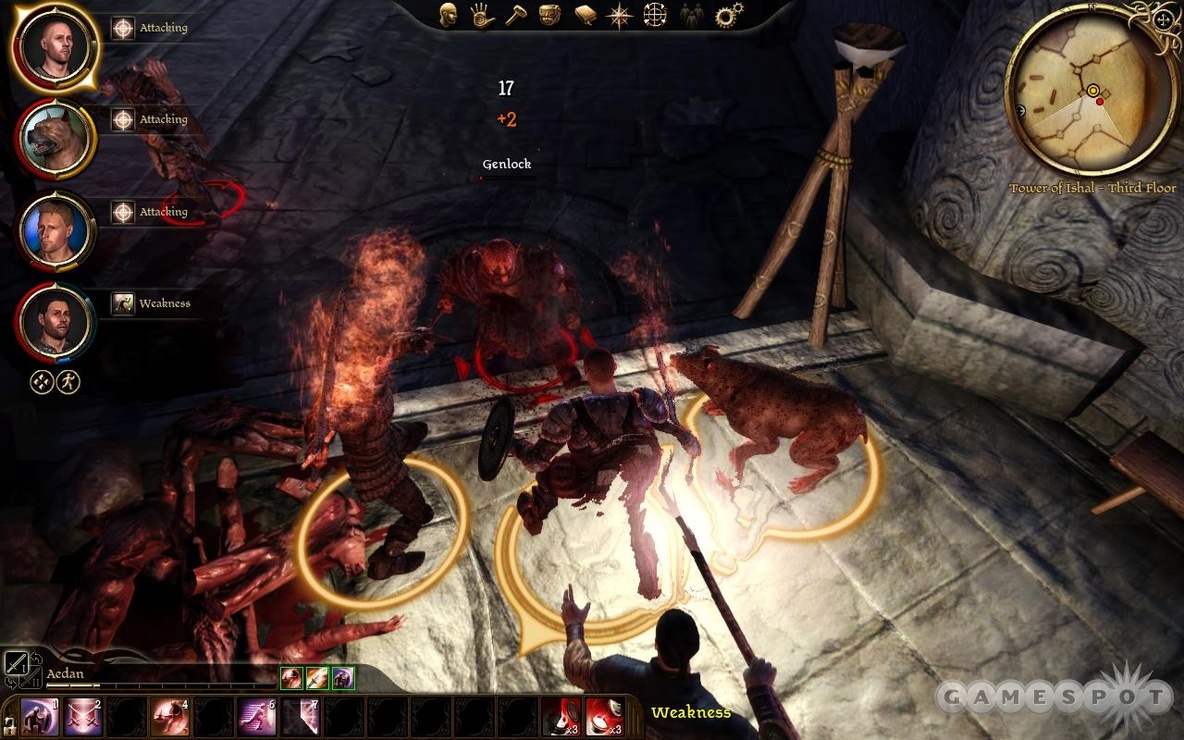Open the journal book icon

[585, 15]
